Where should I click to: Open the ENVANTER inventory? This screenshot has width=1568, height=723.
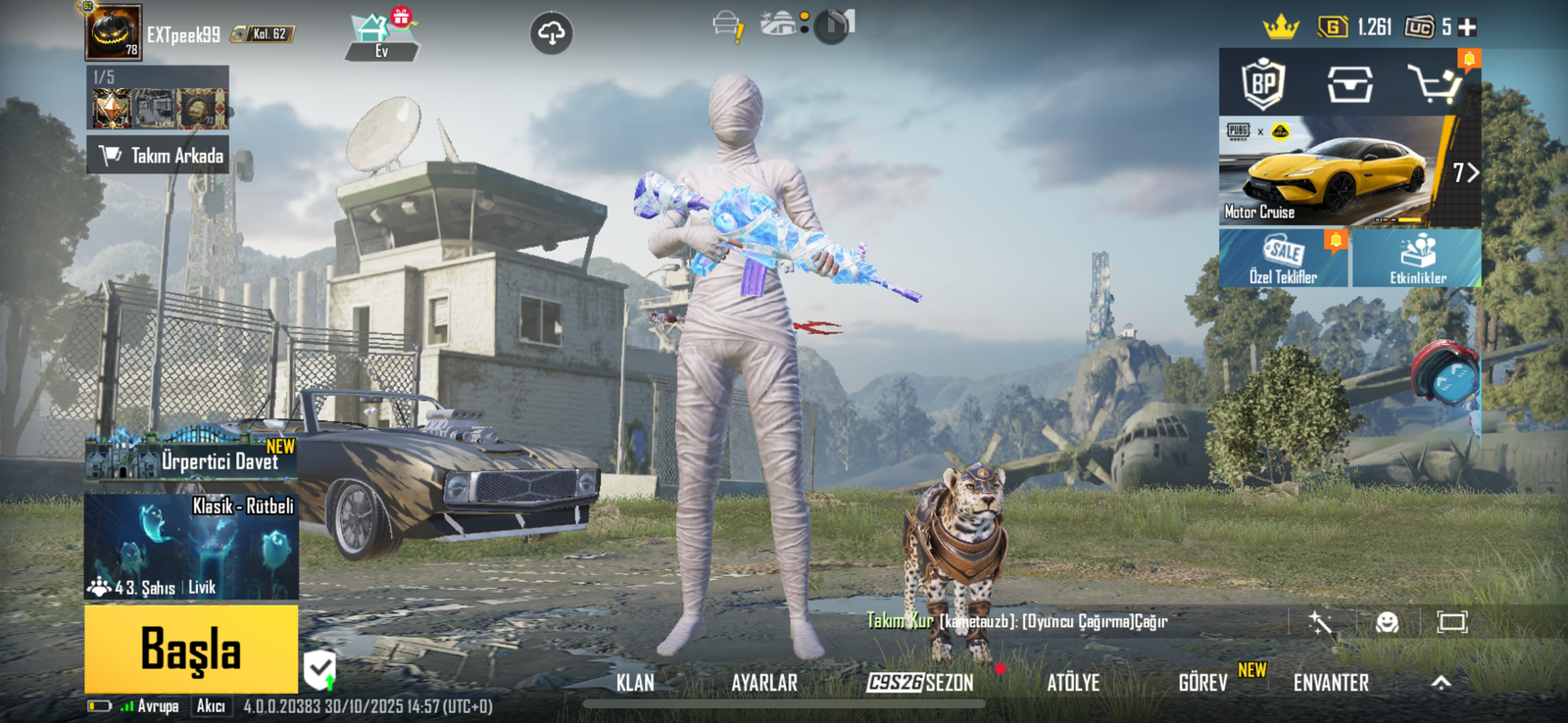[1331, 683]
